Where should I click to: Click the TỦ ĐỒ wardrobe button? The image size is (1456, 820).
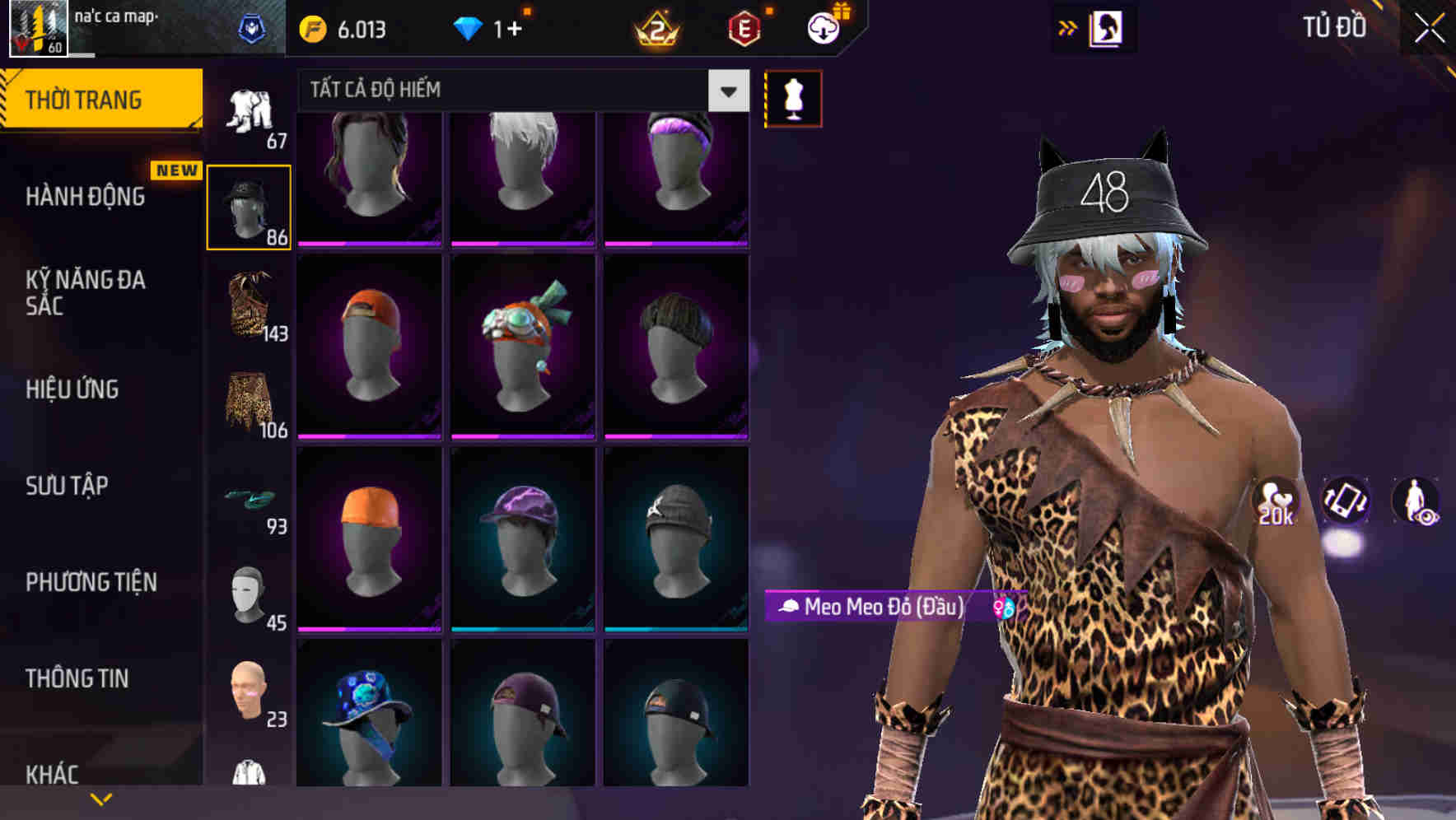pos(1338,26)
